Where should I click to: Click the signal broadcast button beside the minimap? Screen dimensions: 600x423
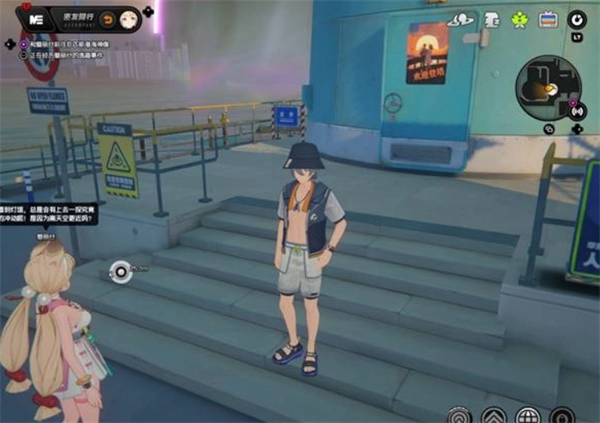[x=577, y=110]
